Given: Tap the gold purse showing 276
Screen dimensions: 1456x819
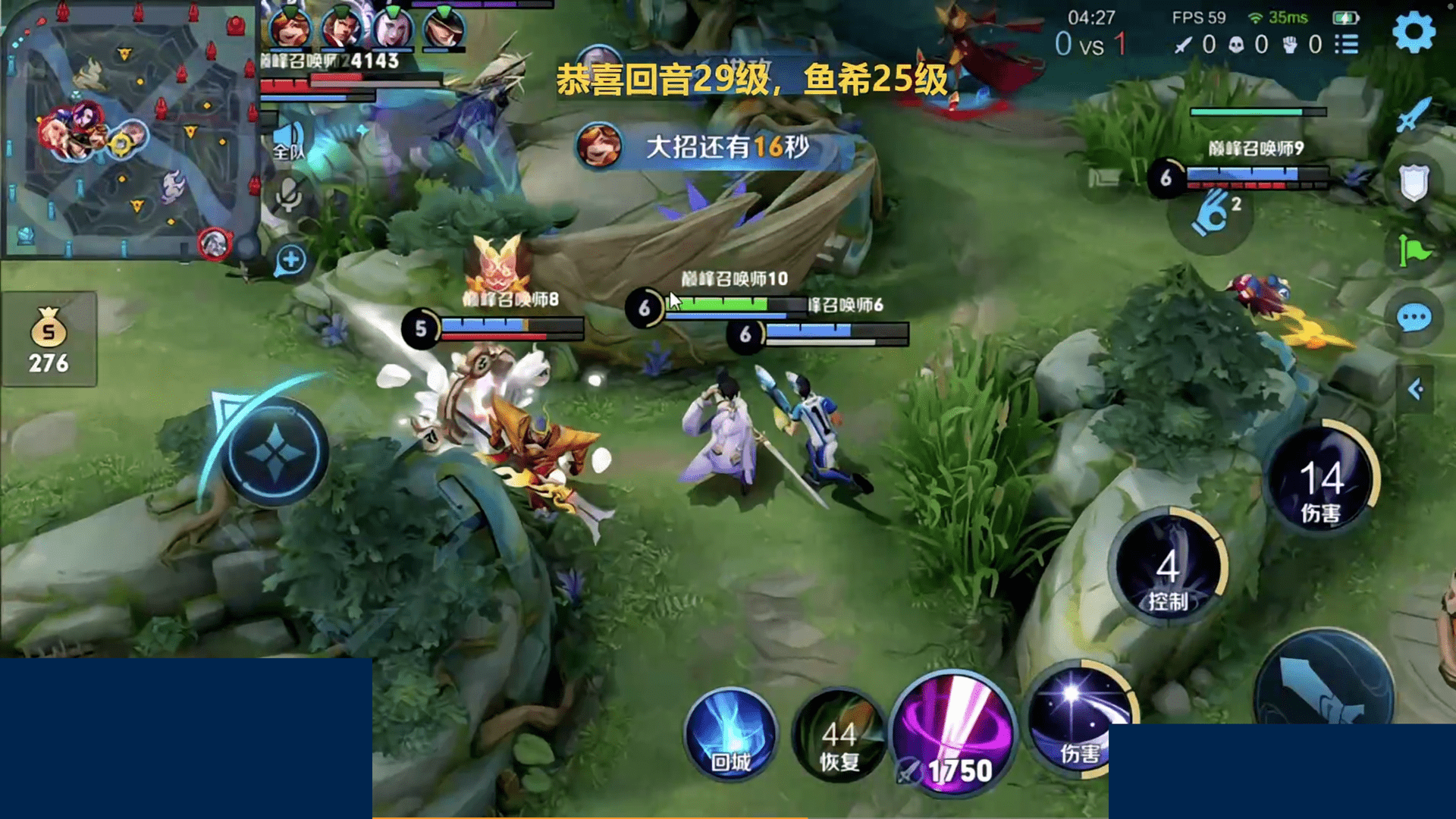Looking at the screenshot, I should click(x=49, y=334).
